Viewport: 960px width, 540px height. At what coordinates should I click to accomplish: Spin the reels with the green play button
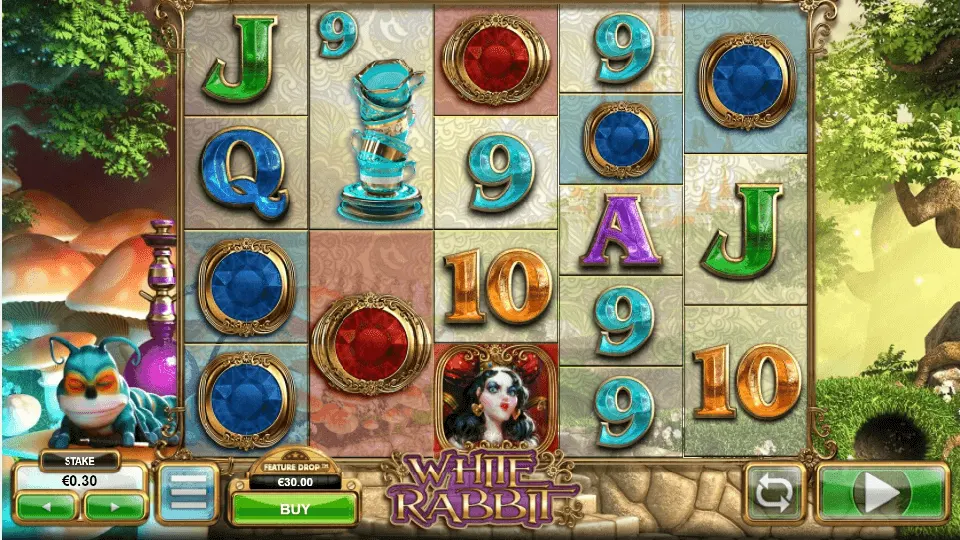pos(882,493)
